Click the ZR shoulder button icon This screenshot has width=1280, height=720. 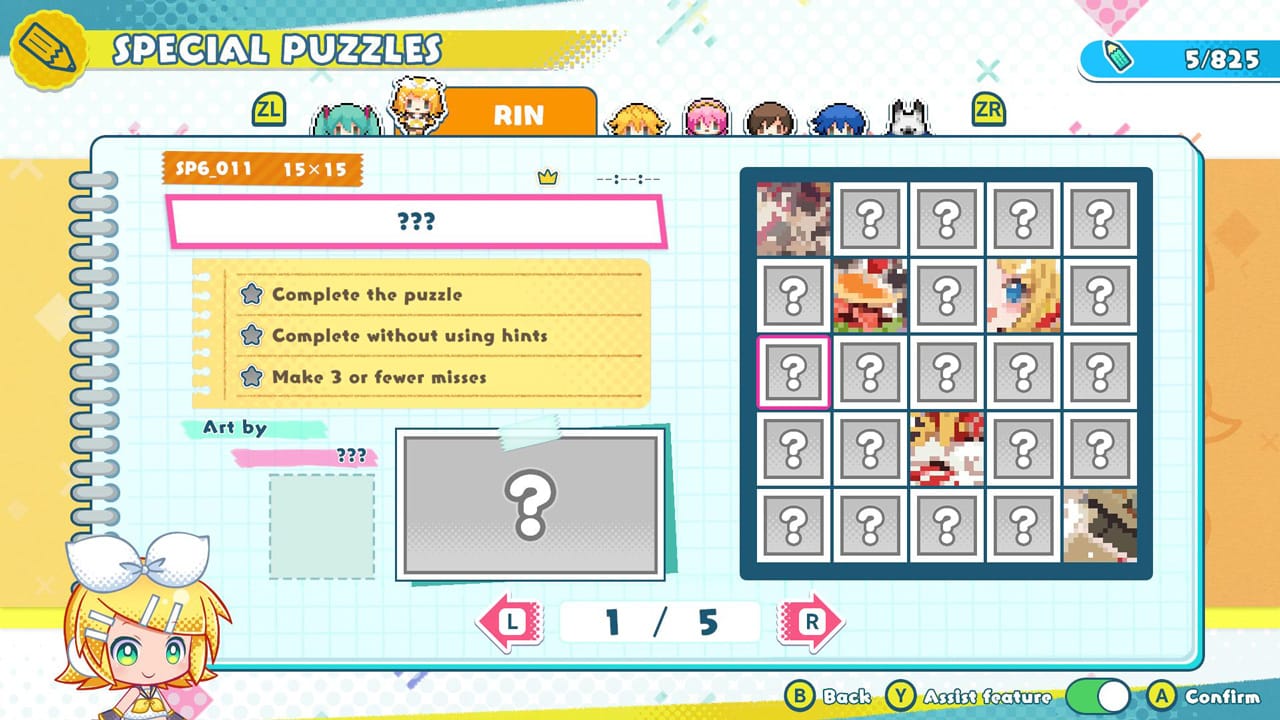click(987, 111)
